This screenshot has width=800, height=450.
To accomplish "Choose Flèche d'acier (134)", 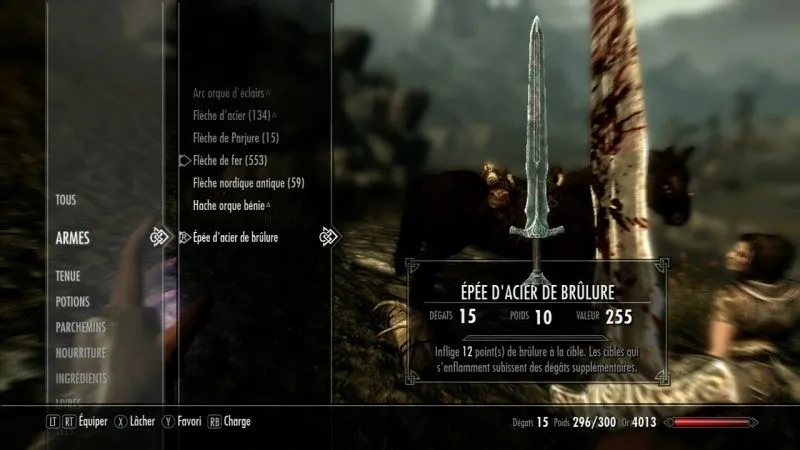I will (x=231, y=115).
